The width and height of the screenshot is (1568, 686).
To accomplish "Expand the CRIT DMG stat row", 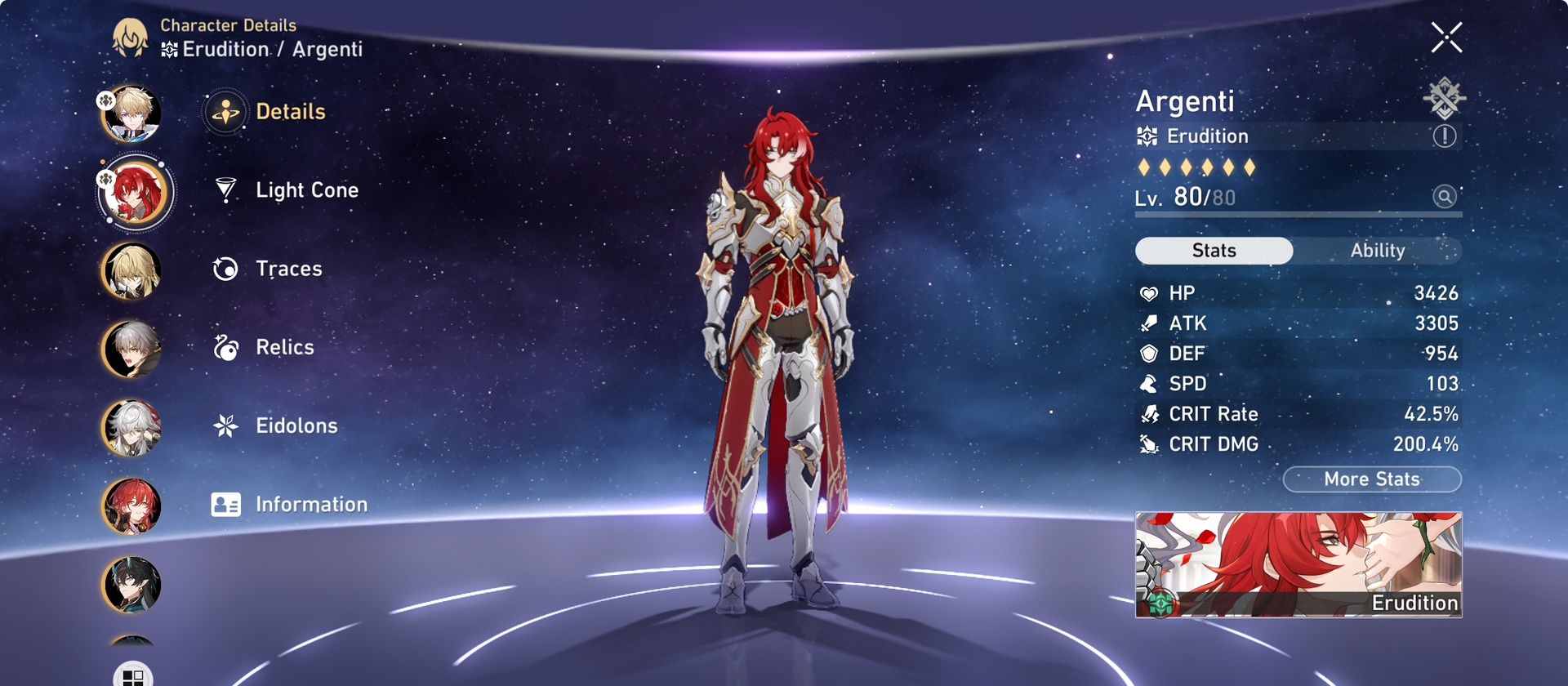I will click(x=1298, y=443).
